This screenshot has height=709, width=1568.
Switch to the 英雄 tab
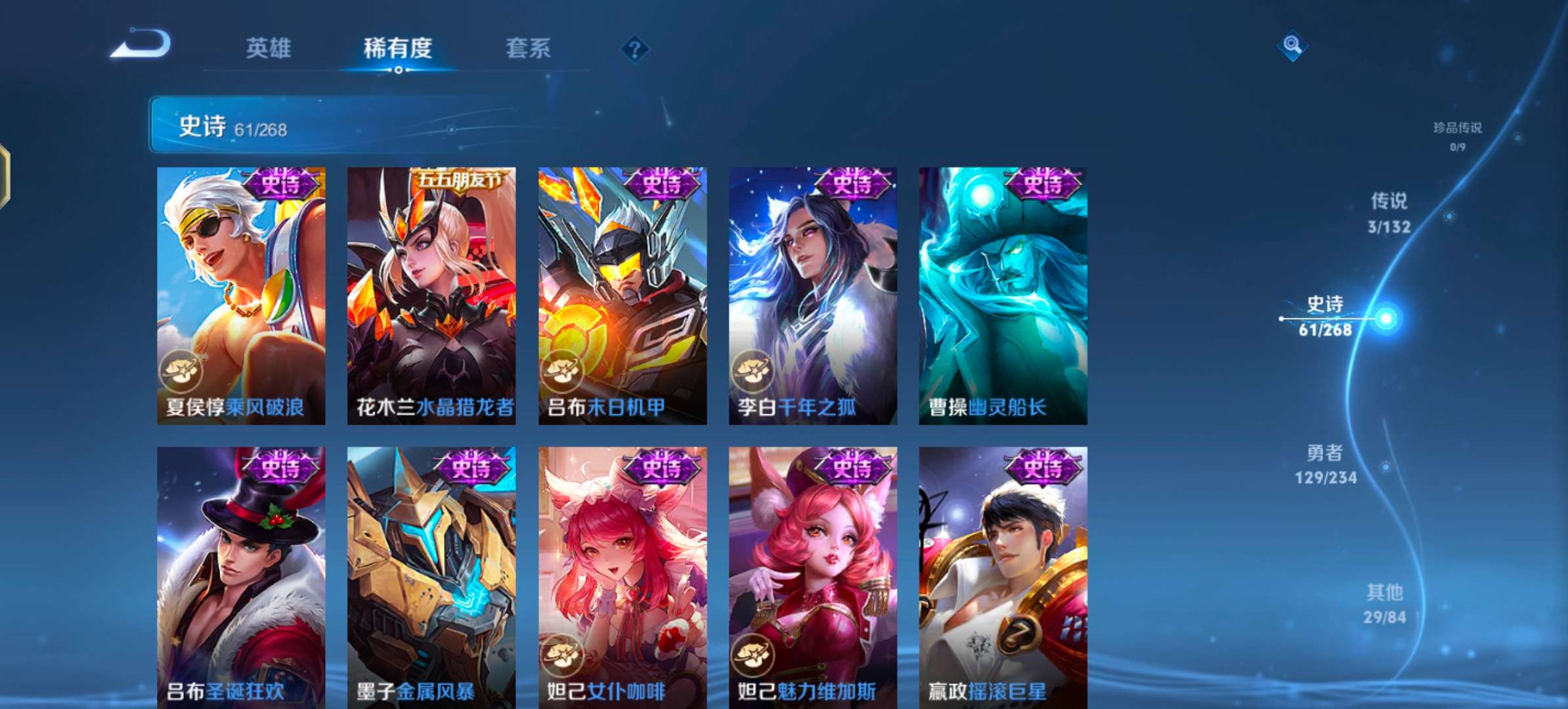pyautogui.click(x=268, y=49)
